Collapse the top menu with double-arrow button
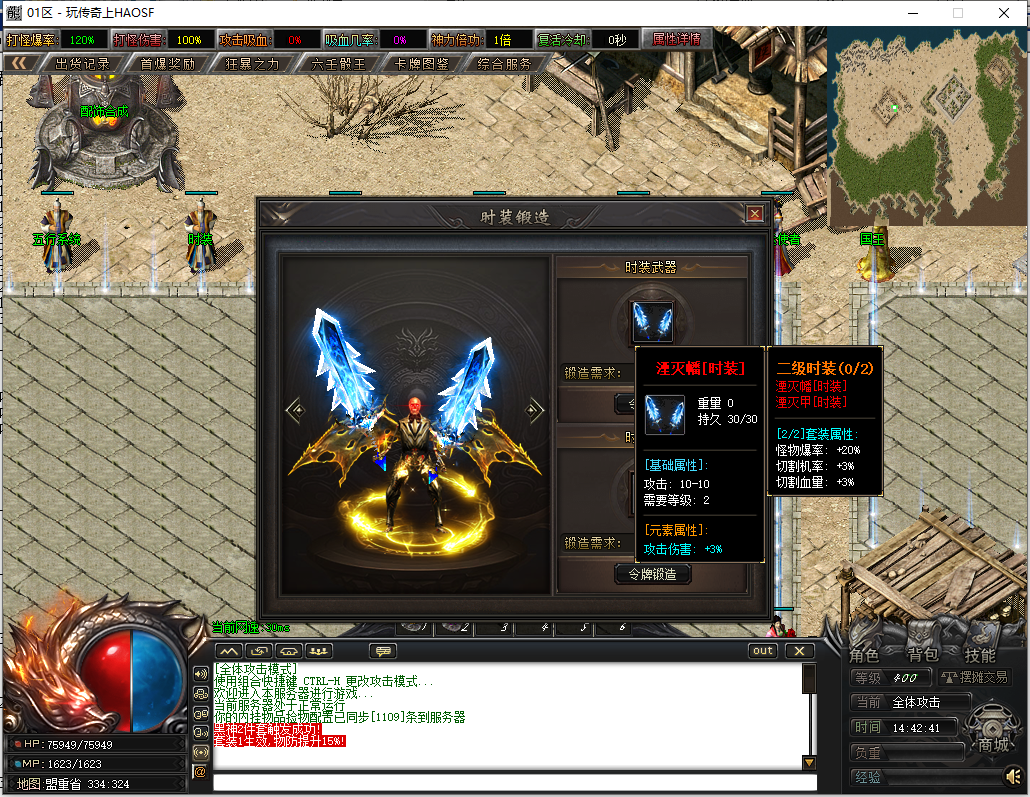Viewport: 1030px width, 797px height. click(x=20, y=63)
